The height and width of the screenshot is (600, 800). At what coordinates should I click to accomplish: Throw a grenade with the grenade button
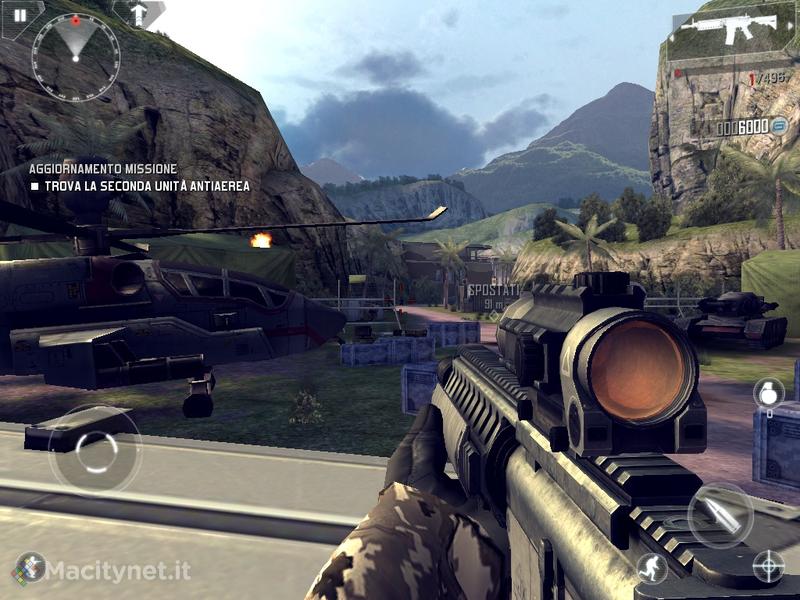pyautogui.click(x=768, y=393)
